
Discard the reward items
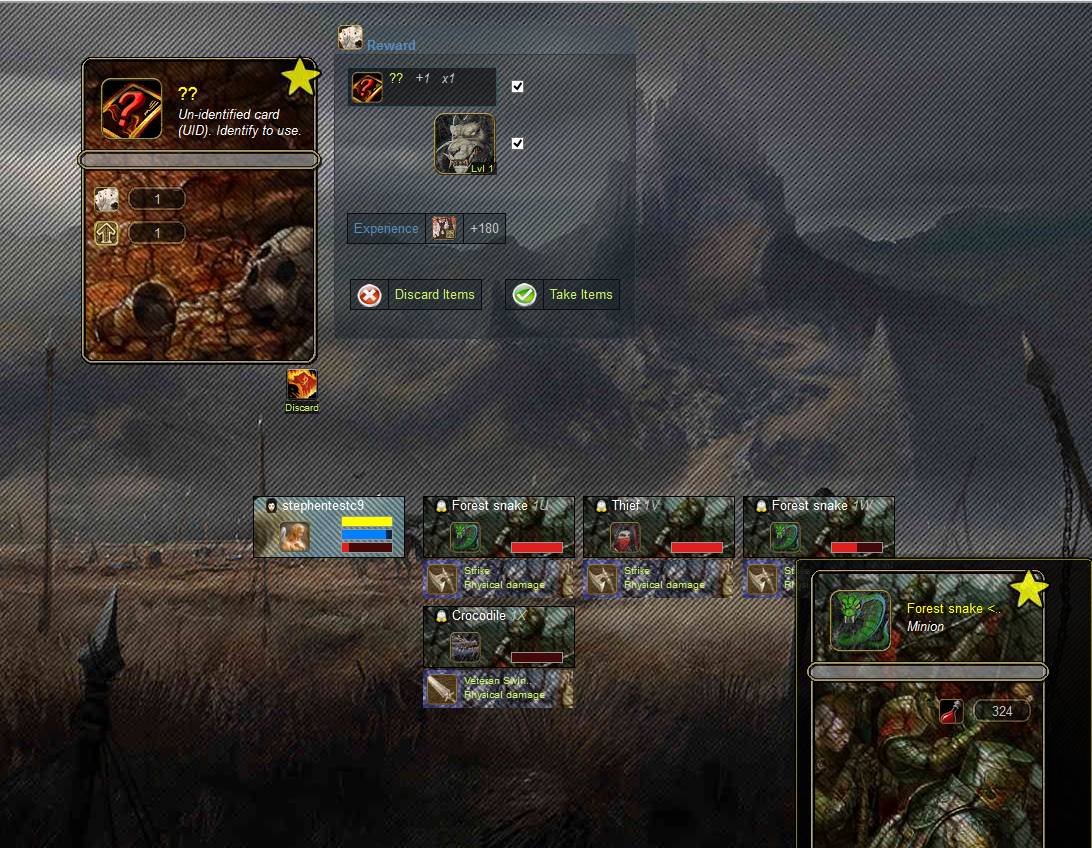(x=415, y=295)
